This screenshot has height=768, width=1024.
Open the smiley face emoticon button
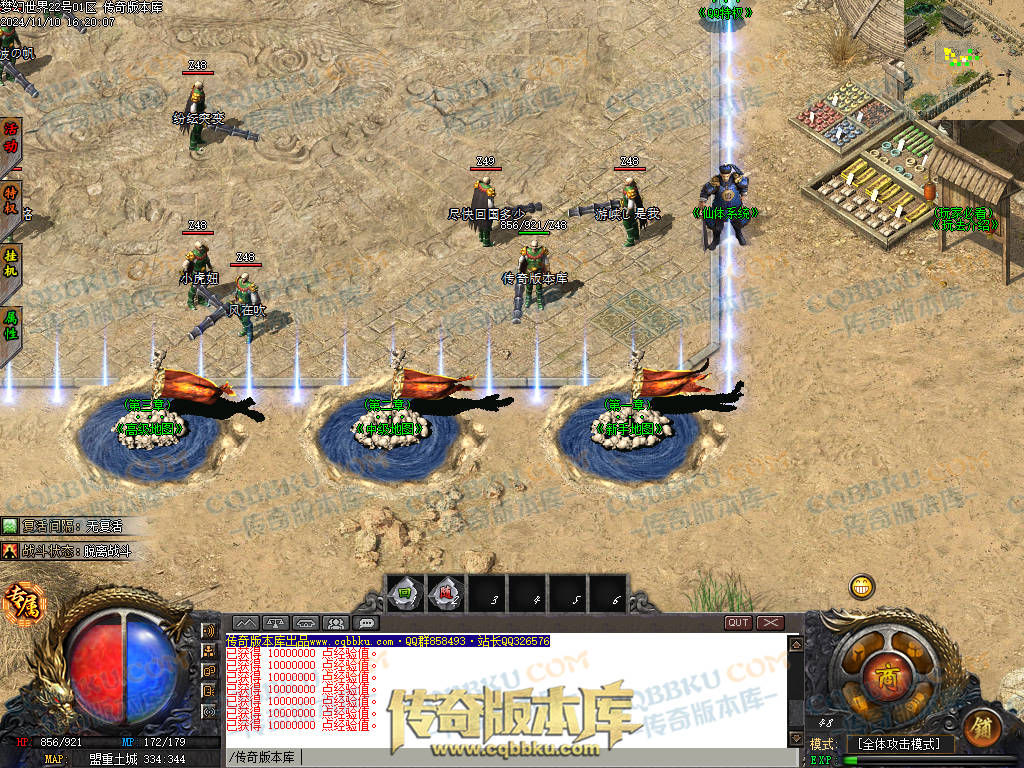click(x=862, y=586)
